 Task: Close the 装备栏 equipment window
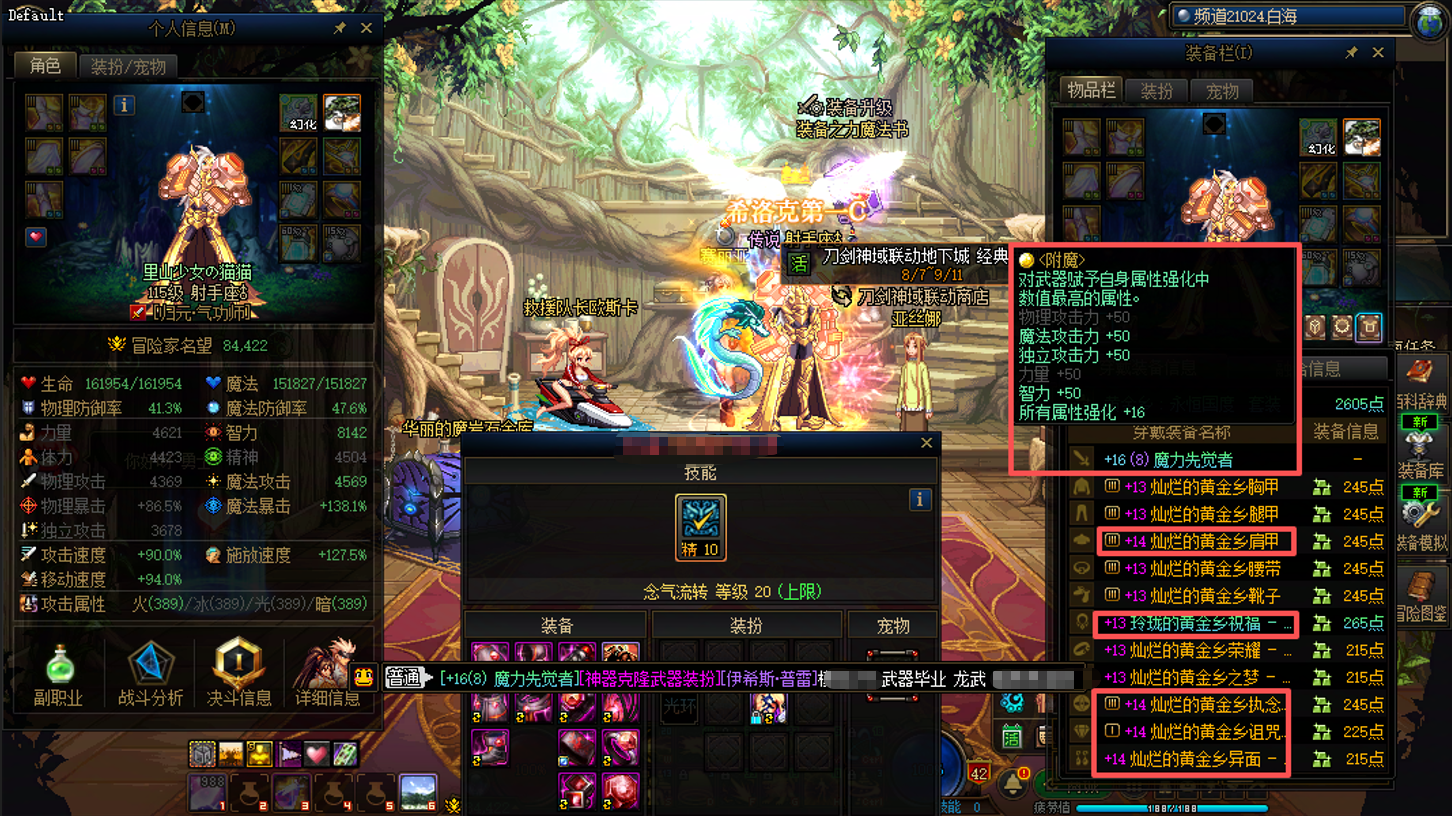click(1378, 52)
